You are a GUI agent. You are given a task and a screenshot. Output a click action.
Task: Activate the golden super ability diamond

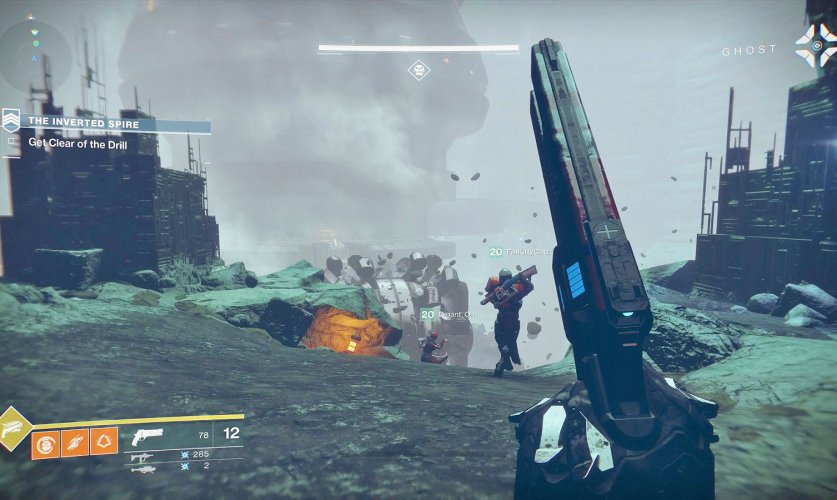coord(14,429)
